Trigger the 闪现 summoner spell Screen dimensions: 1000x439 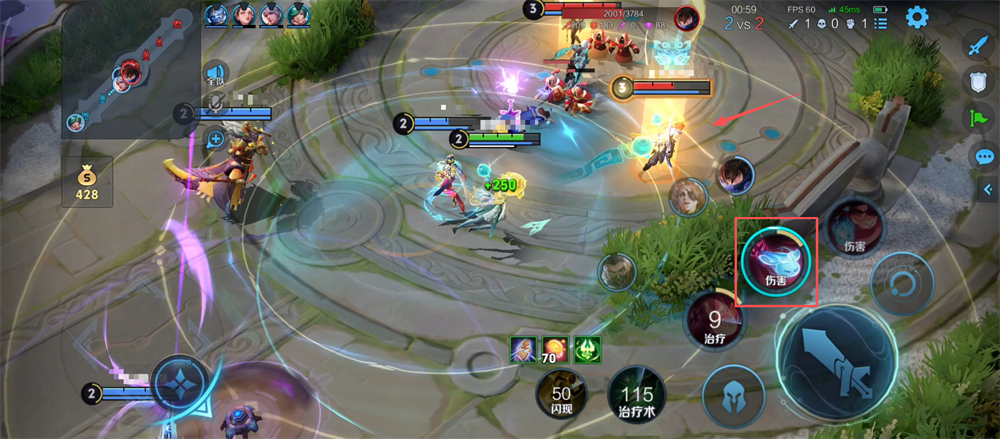561,392
